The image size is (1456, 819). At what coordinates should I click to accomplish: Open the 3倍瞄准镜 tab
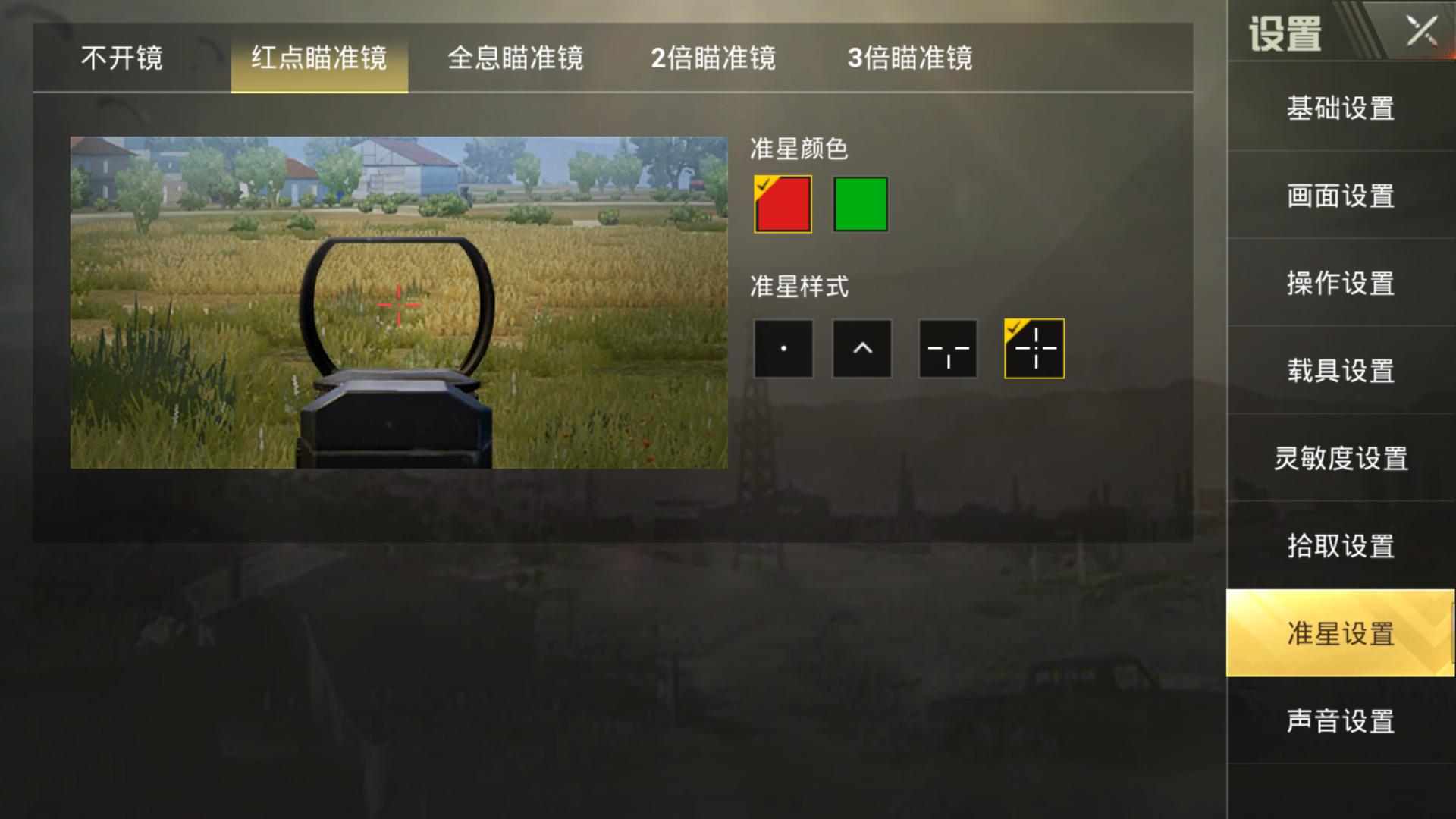tap(910, 60)
